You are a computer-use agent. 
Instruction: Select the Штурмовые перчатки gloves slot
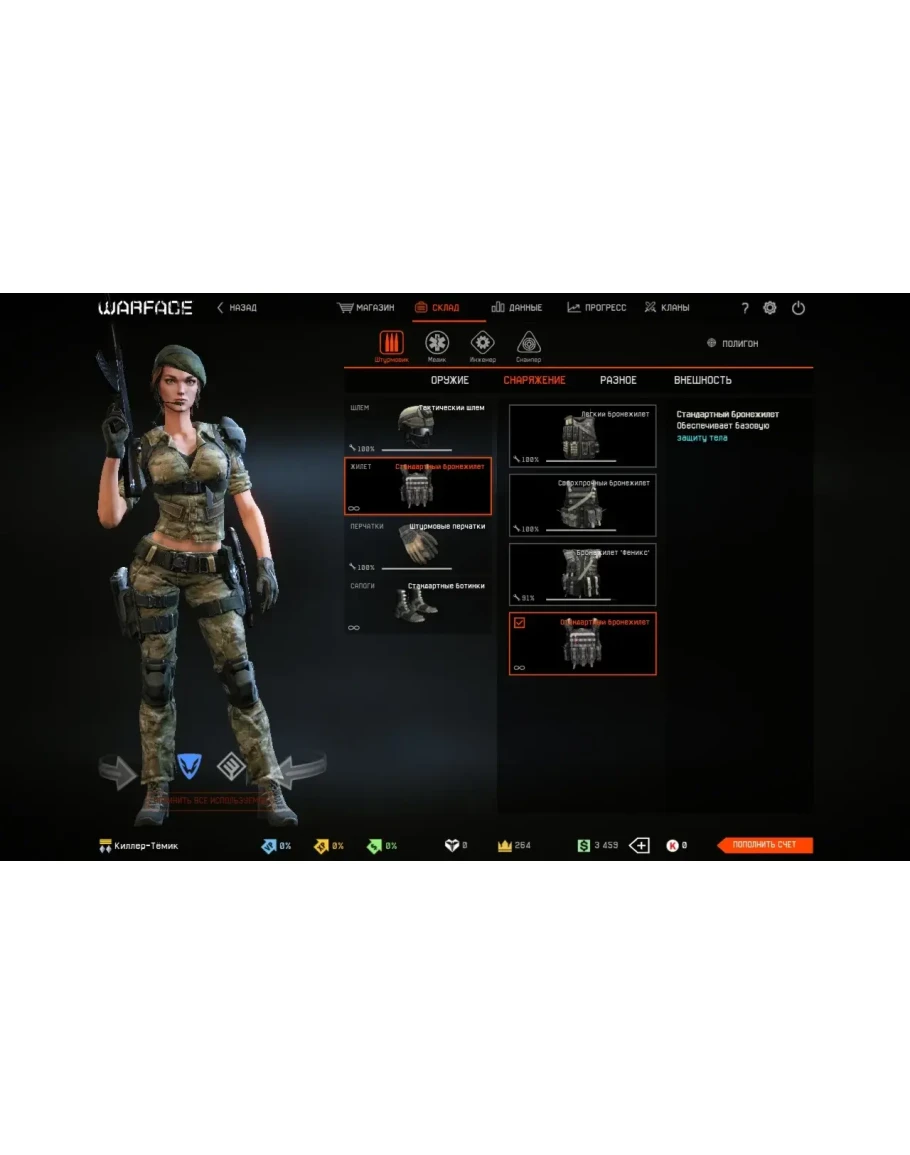tap(418, 545)
